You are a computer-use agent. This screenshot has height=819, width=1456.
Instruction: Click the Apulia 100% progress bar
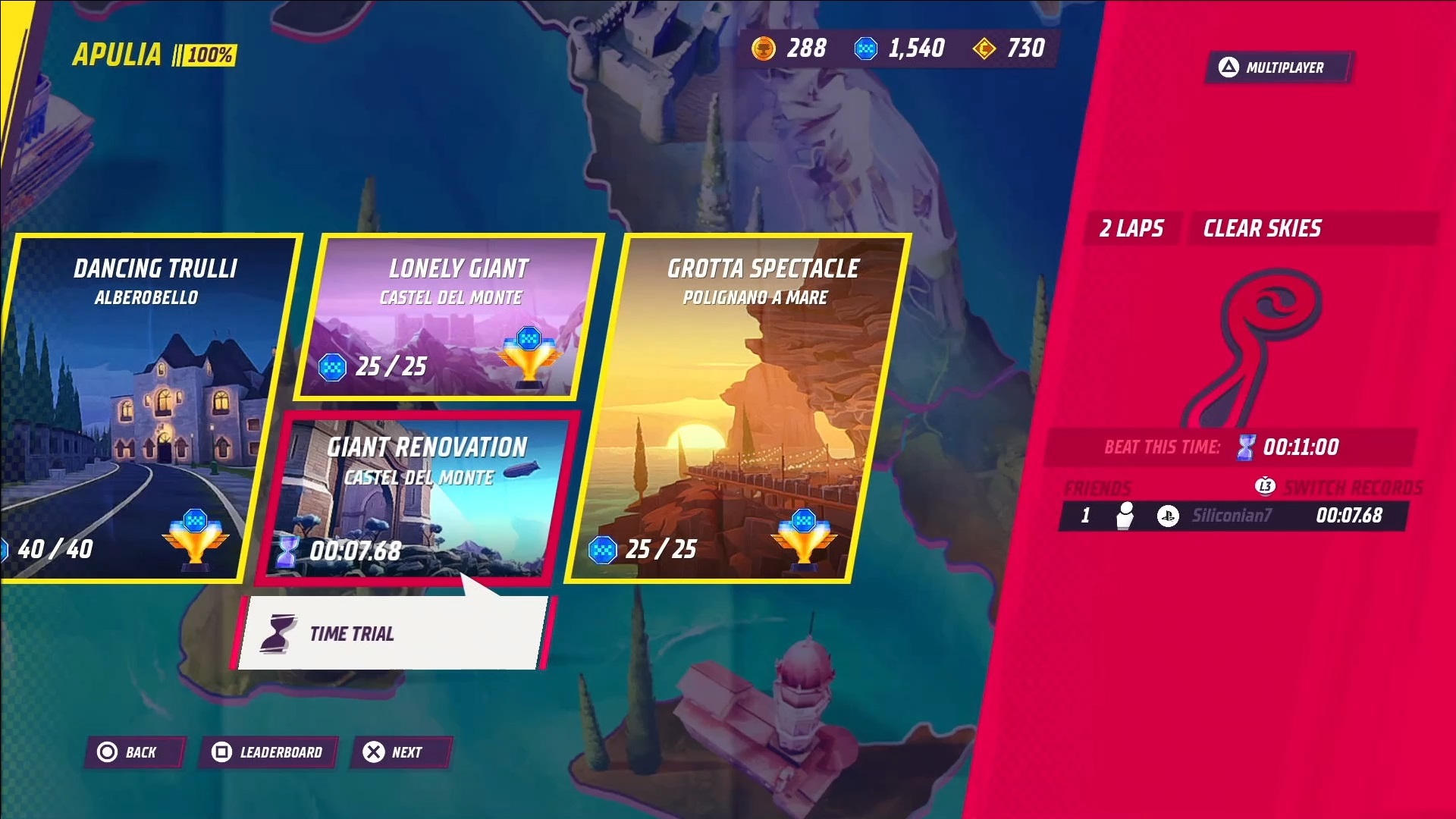click(209, 55)
